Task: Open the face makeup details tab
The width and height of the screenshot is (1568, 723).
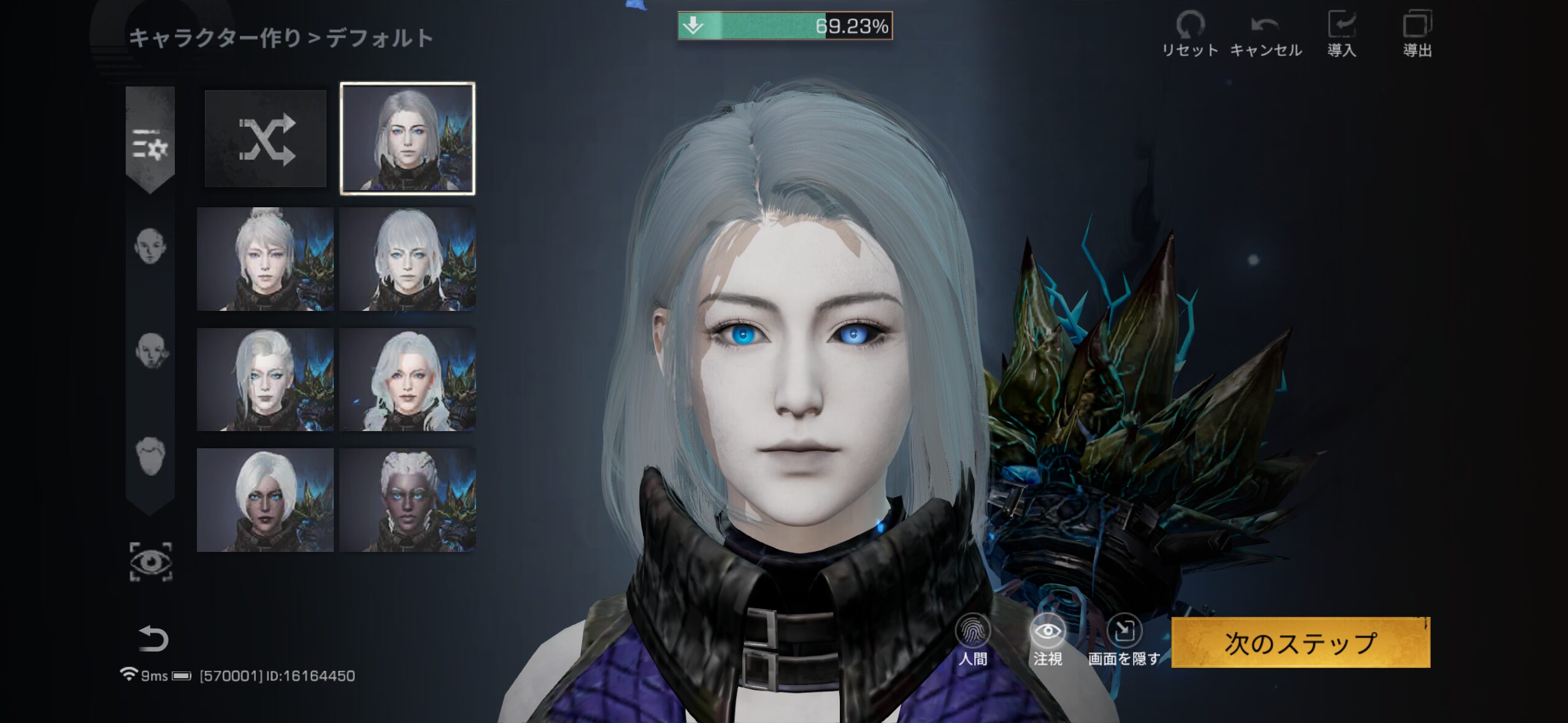Action: coord(150,351)
